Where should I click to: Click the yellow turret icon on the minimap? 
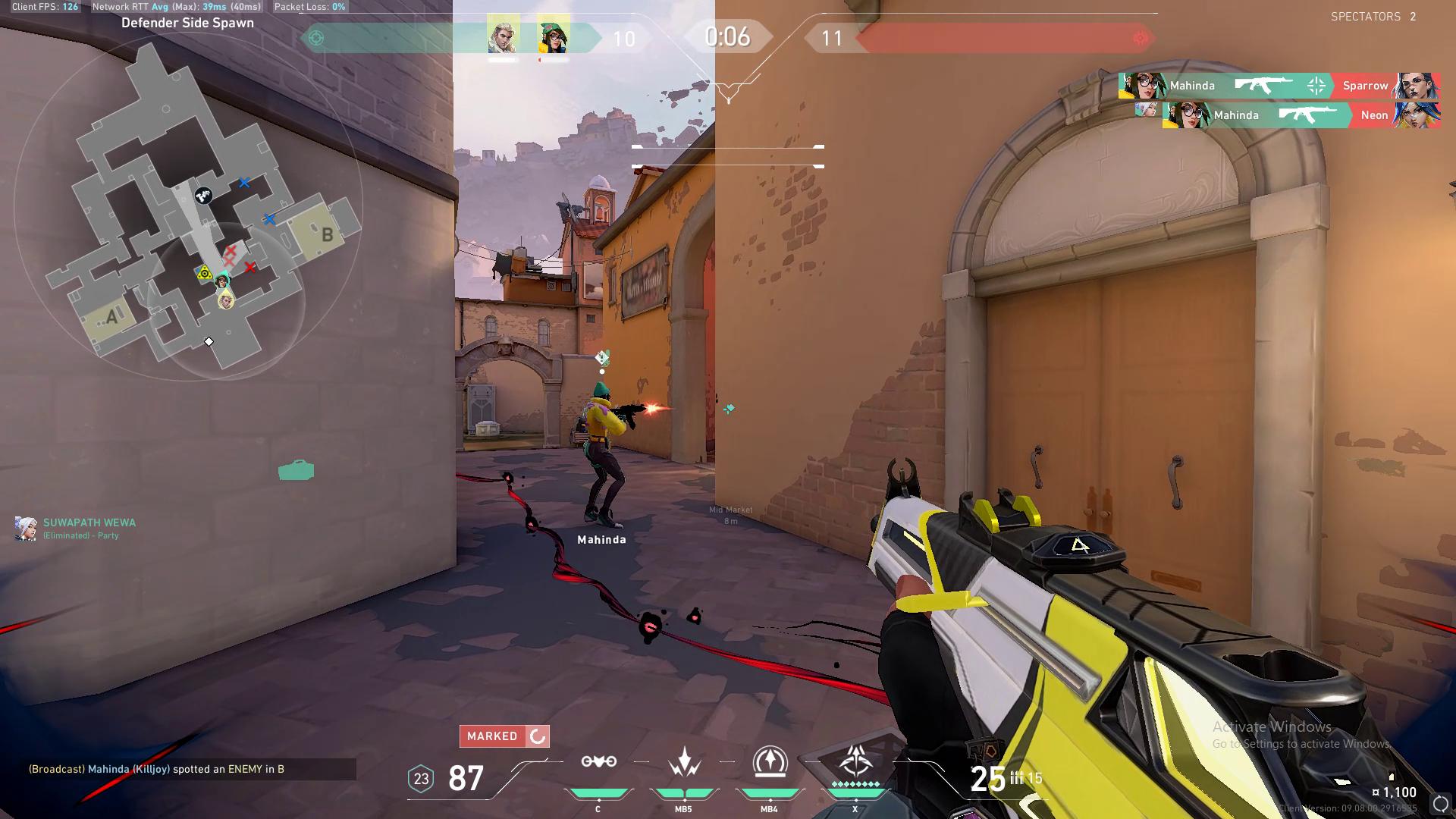point(204,272)
